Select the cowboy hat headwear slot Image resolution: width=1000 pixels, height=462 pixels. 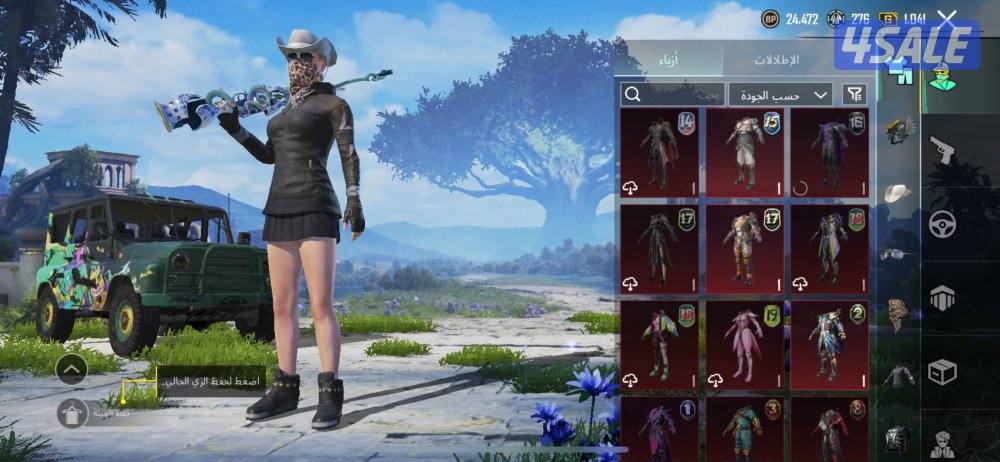pos(899,192)
